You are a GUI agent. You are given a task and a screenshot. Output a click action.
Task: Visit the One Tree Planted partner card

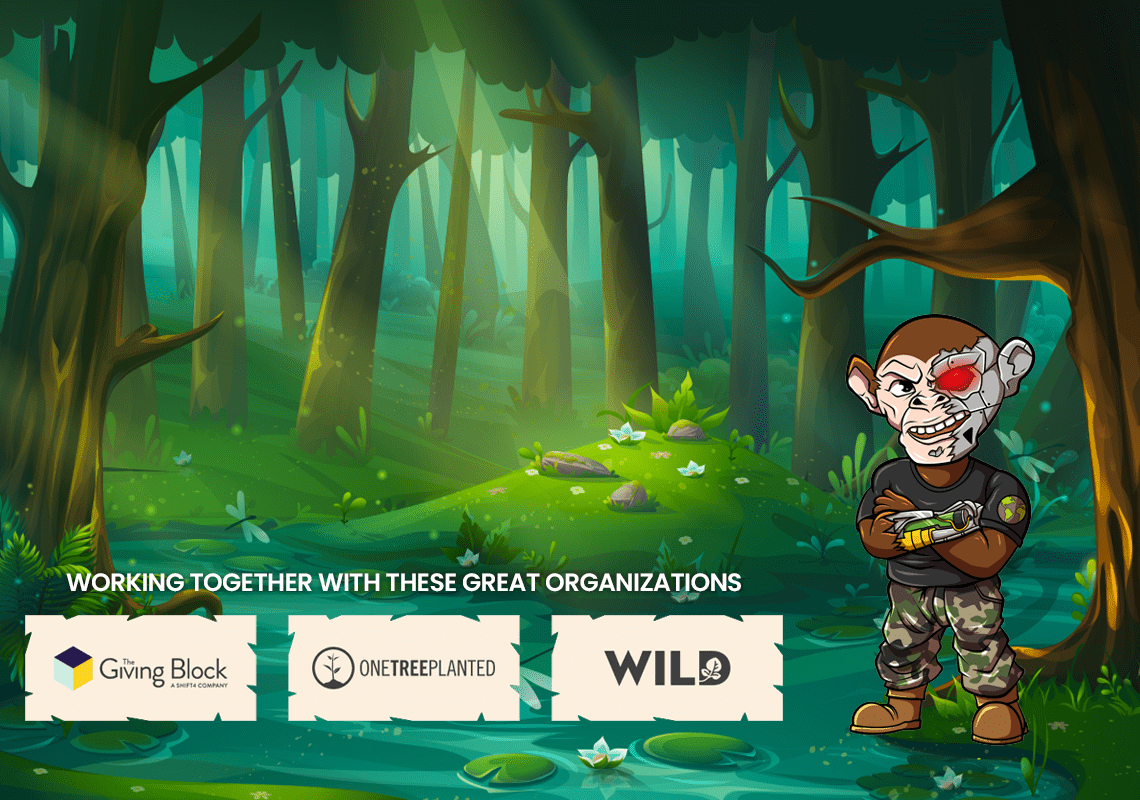coord(404,668)
